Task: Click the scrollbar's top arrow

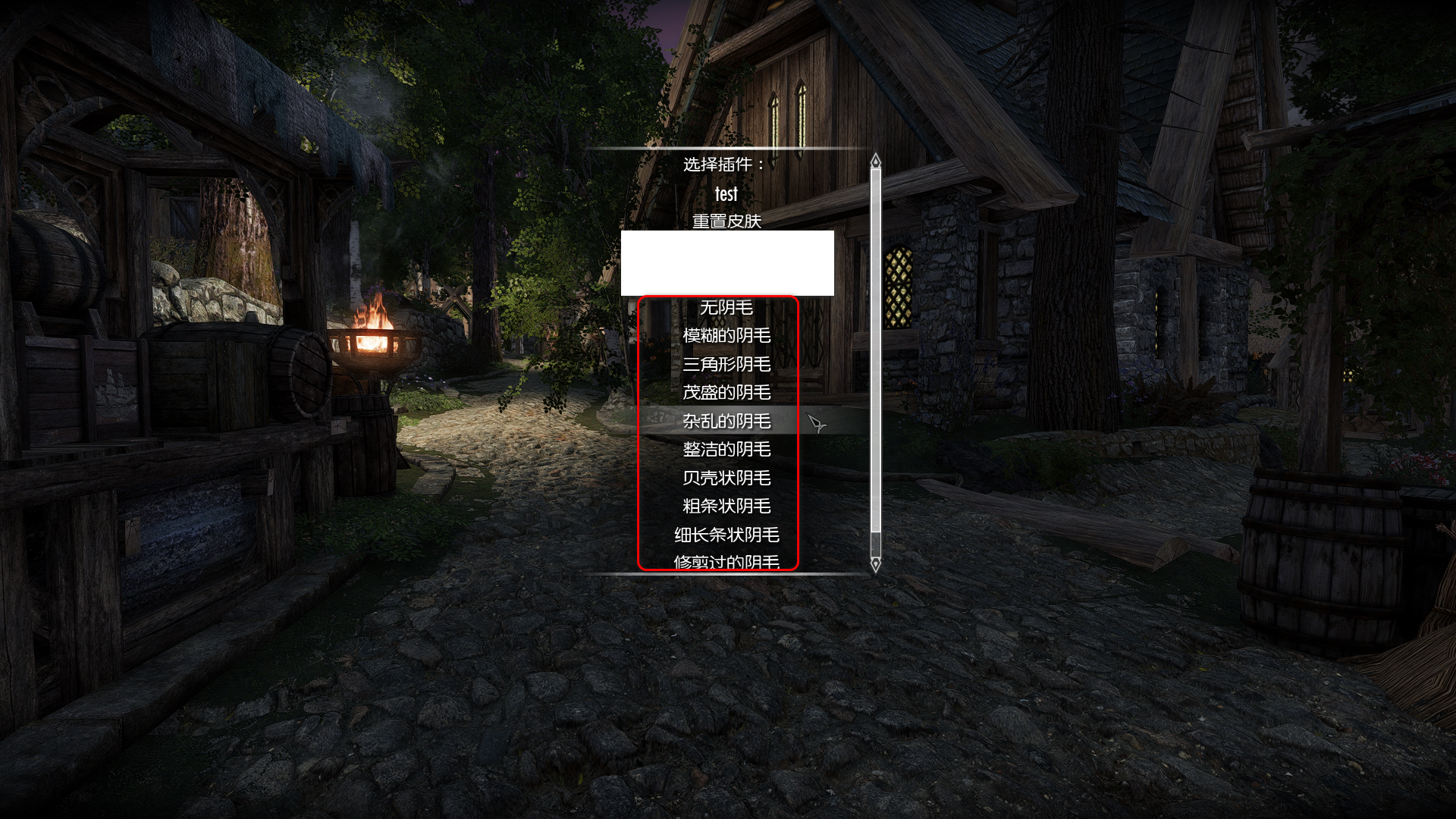Action: [876, 161]
